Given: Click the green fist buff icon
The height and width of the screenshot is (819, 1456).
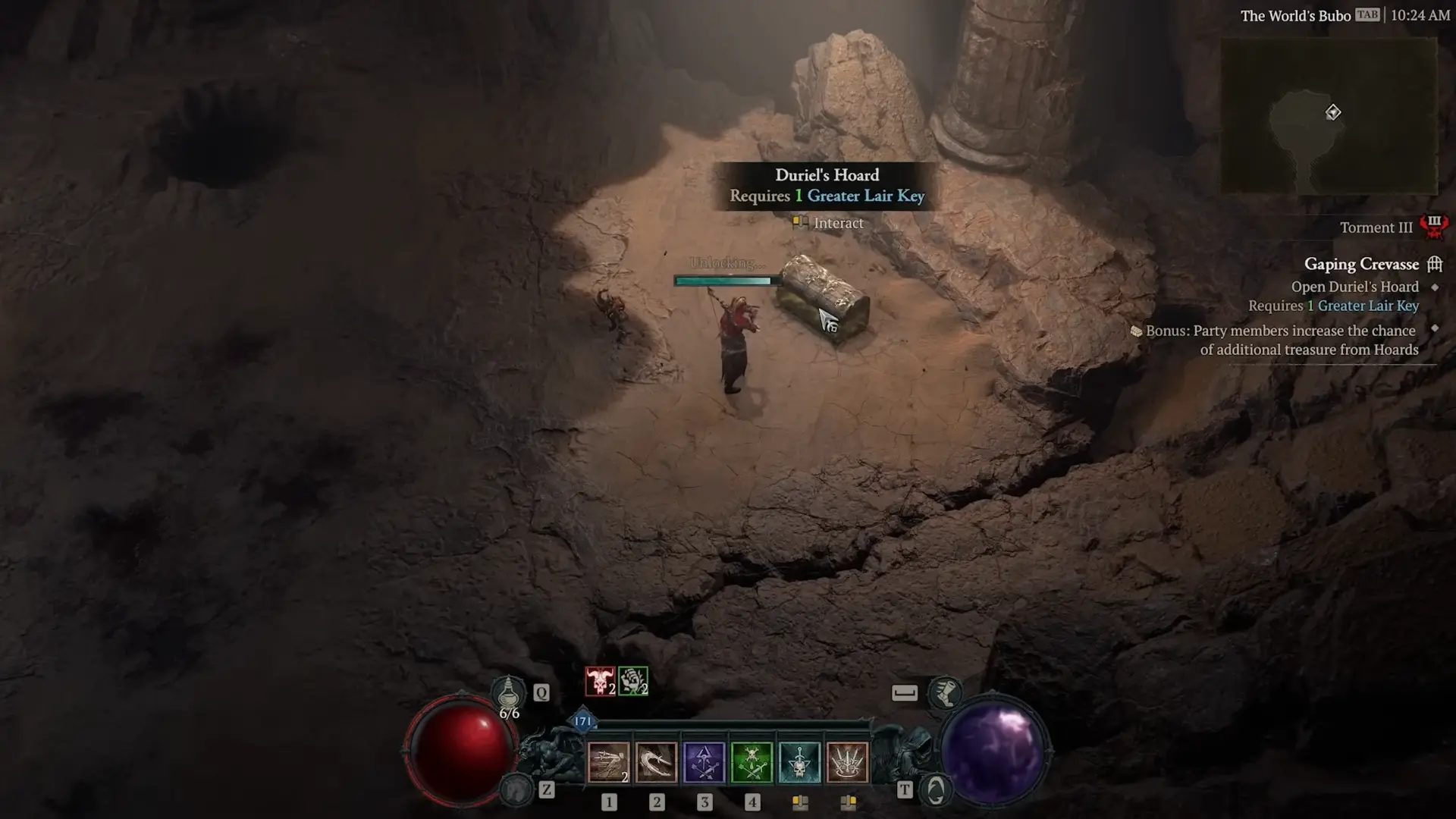Looking at the screenshot, I should 632,681.
